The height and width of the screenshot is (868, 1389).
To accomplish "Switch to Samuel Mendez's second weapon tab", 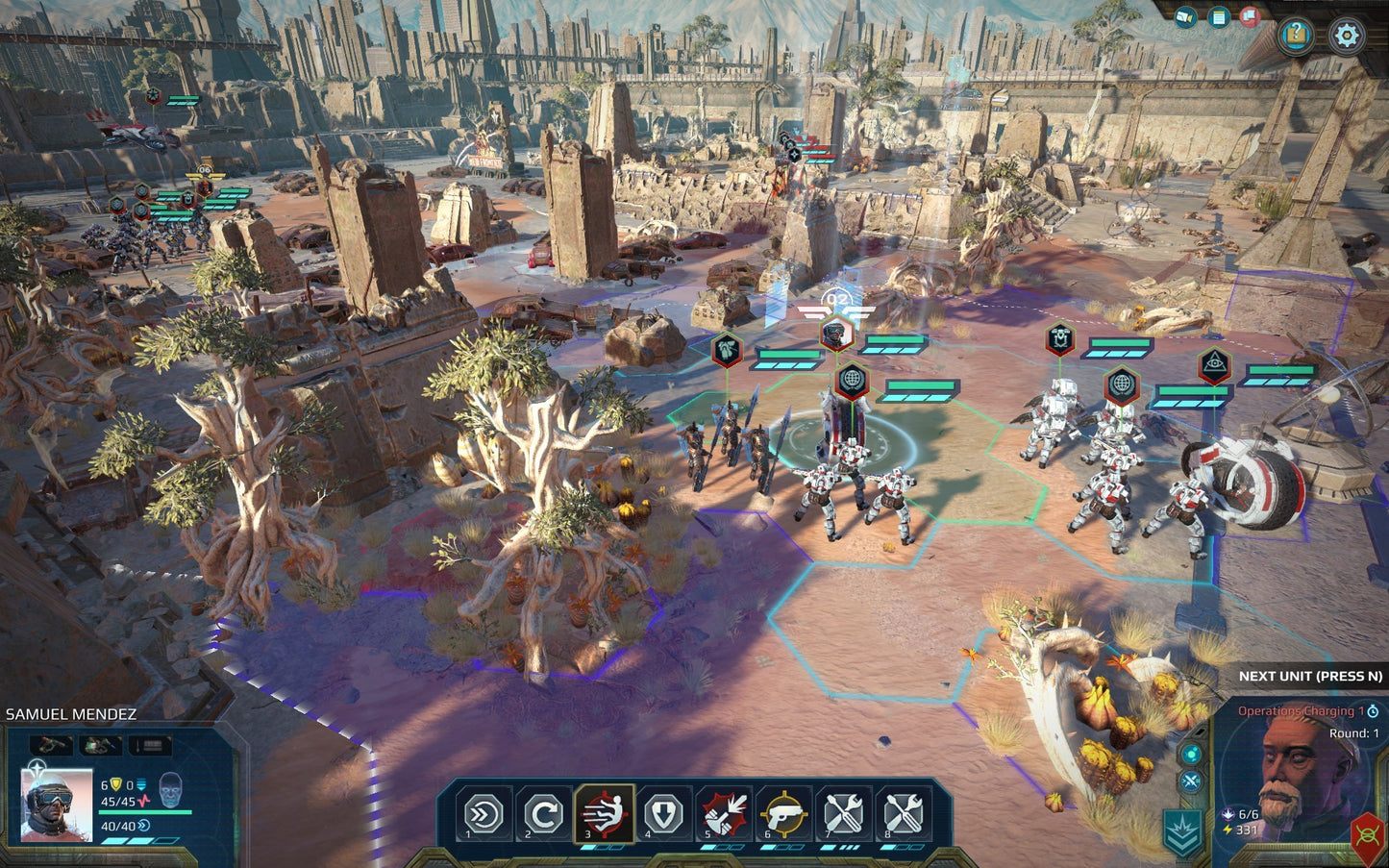I will click(100, 744).
